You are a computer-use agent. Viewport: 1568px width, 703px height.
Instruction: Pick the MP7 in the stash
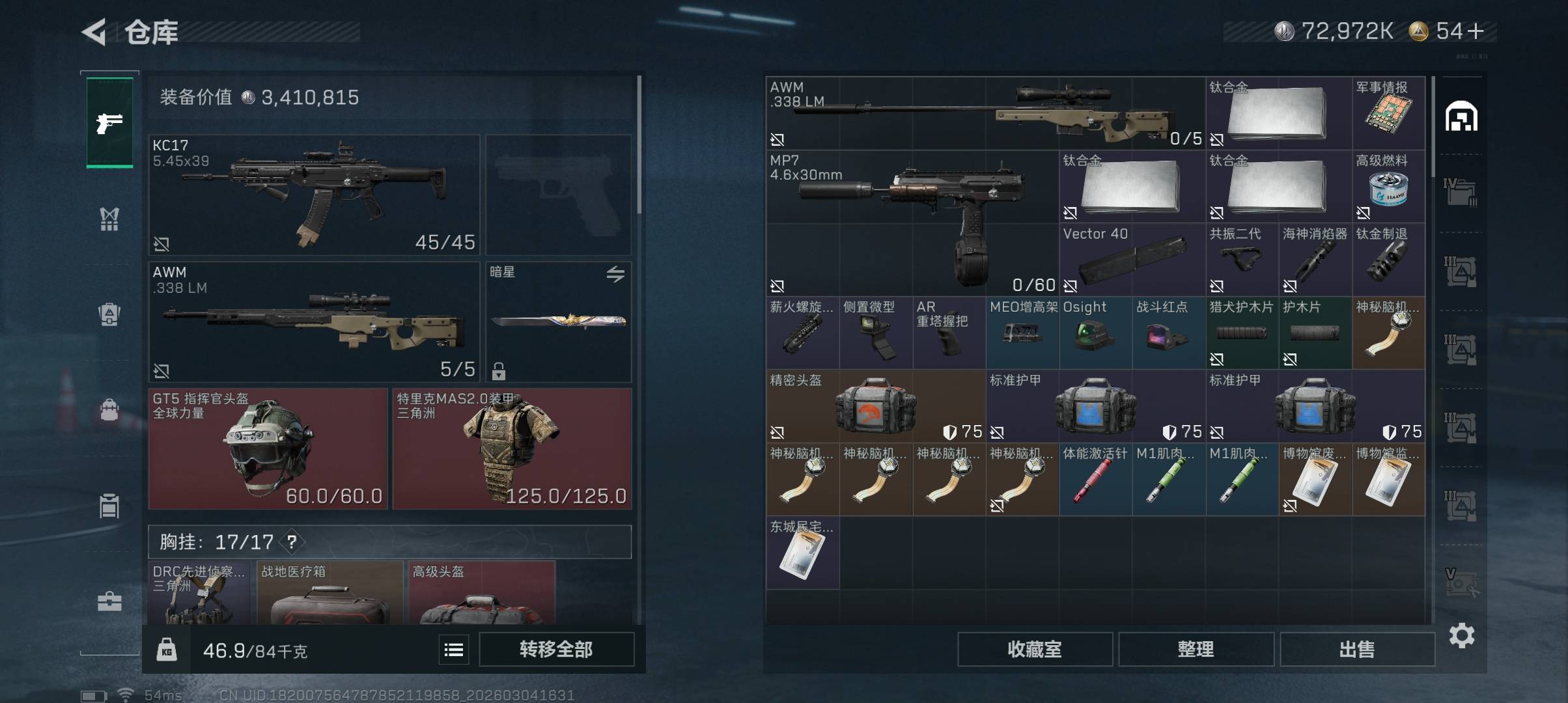(x=912, y=223)
